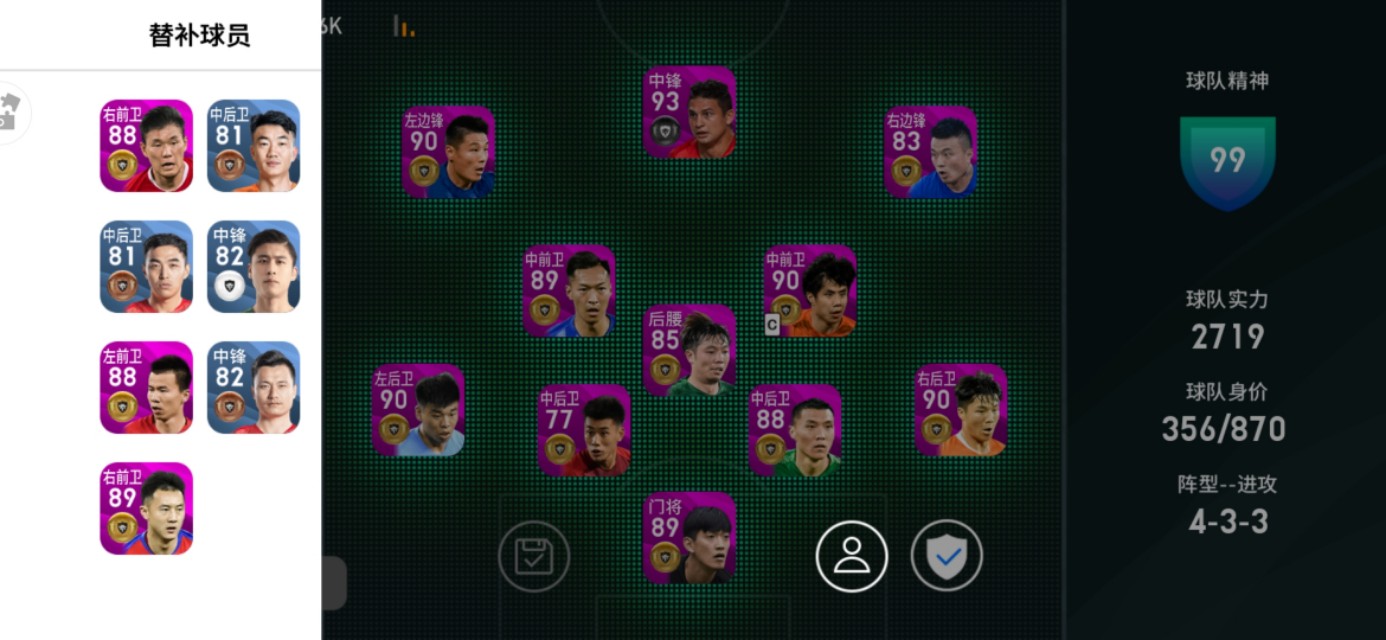Choose the 后腰 85 player card

point(689,351)
